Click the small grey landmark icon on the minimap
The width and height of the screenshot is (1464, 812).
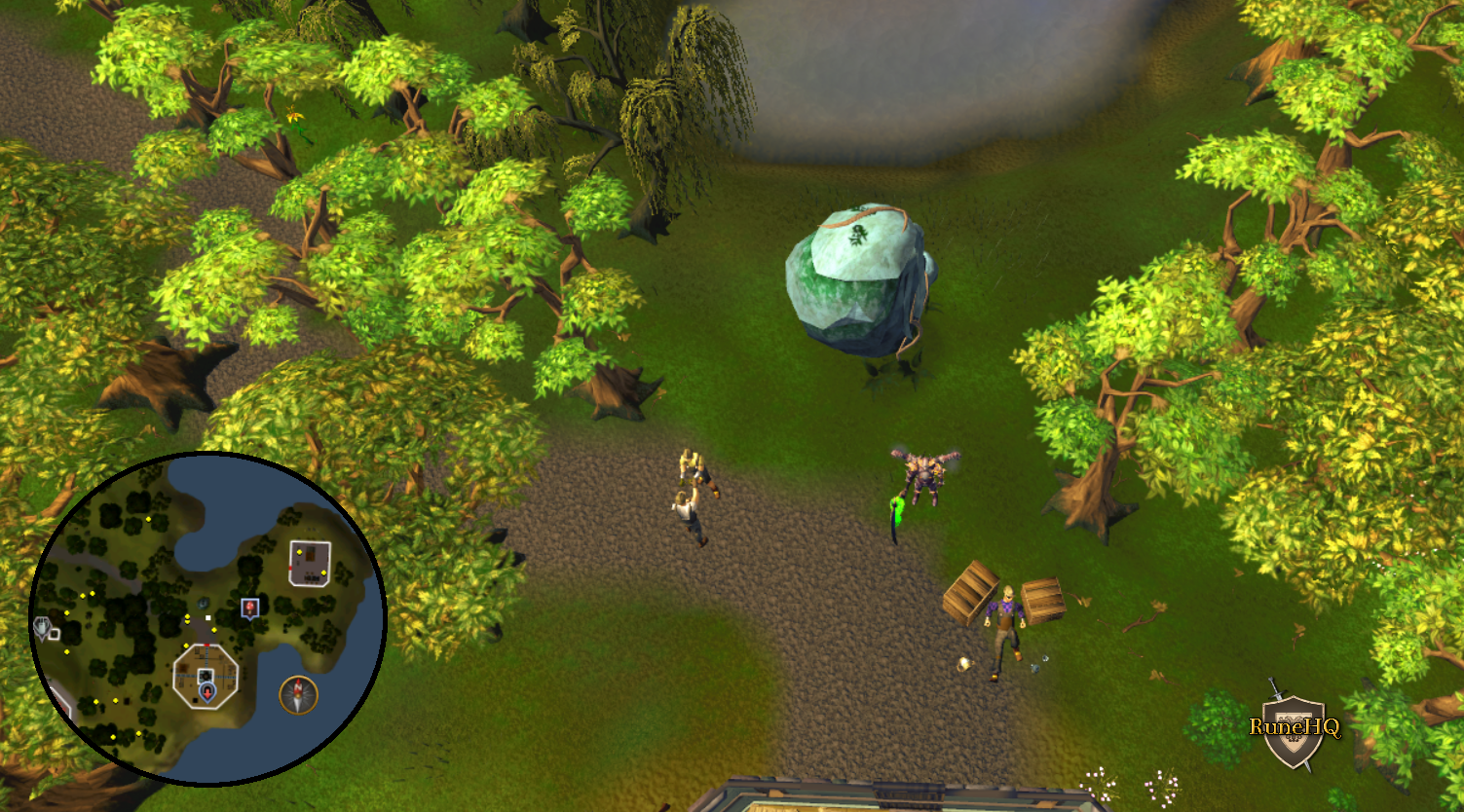coord(55,635)
